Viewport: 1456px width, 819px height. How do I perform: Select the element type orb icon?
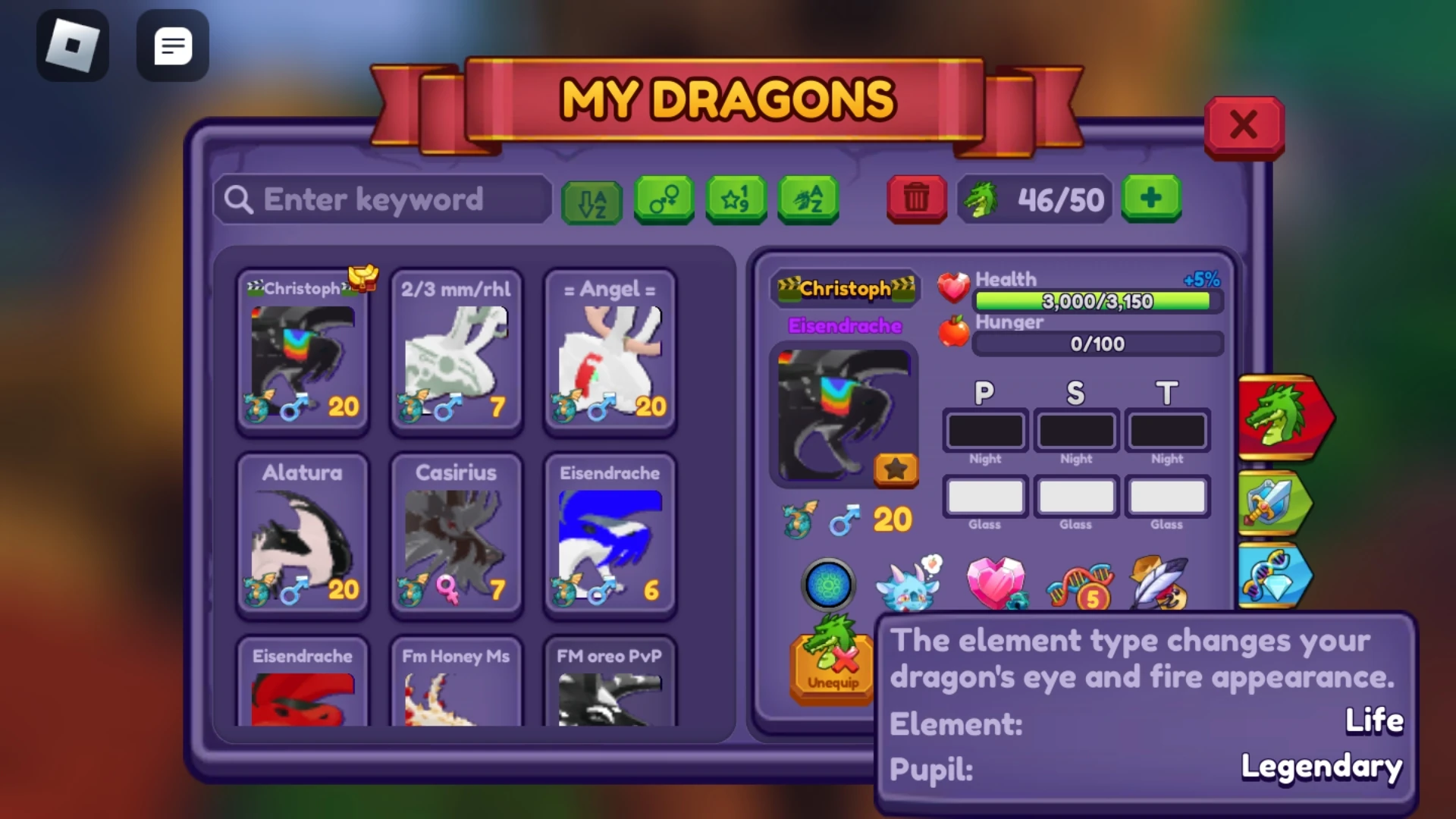(x=829, y=584)
